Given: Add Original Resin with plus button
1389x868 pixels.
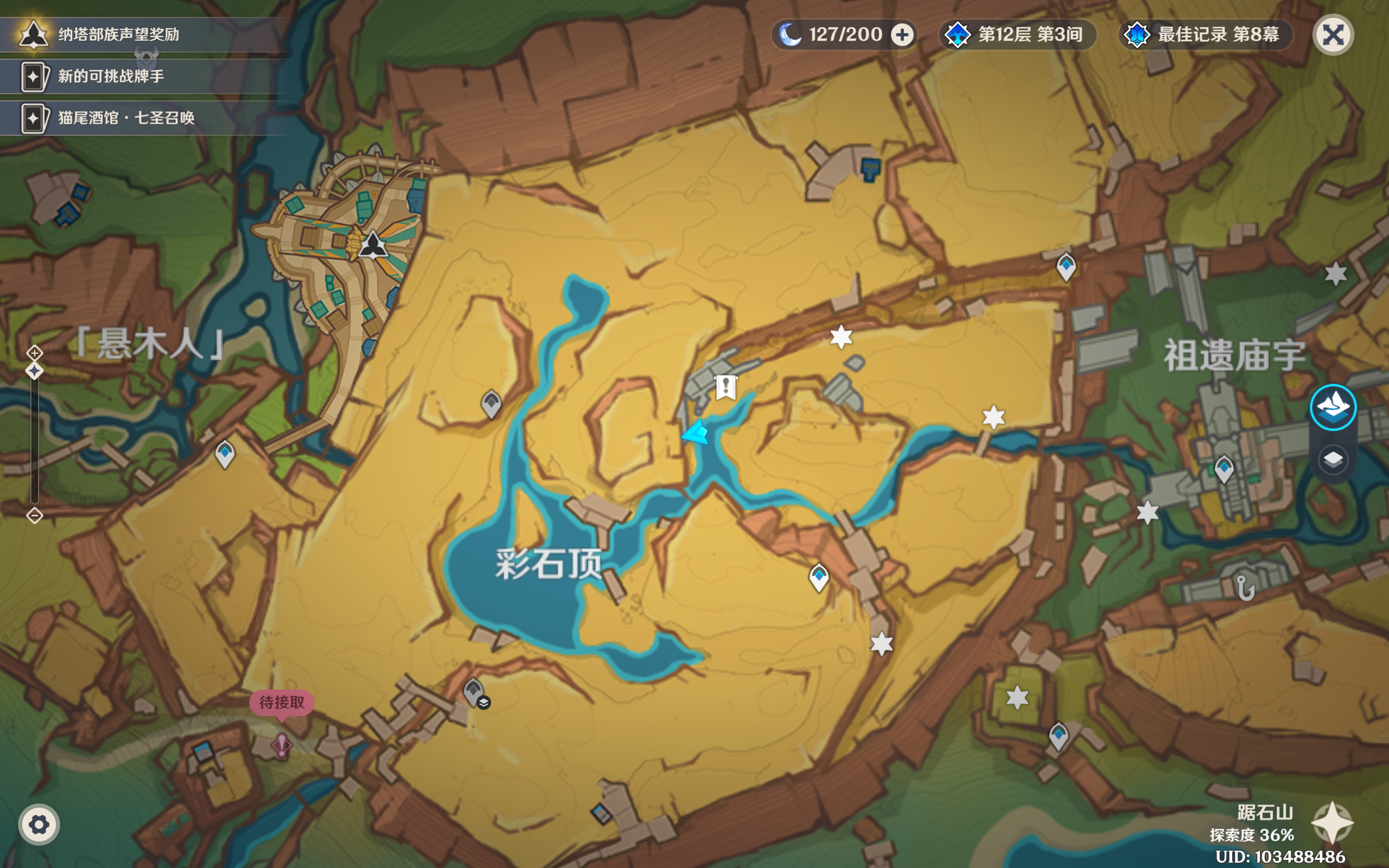Looking at the screenshot, I should coord(902,35).
